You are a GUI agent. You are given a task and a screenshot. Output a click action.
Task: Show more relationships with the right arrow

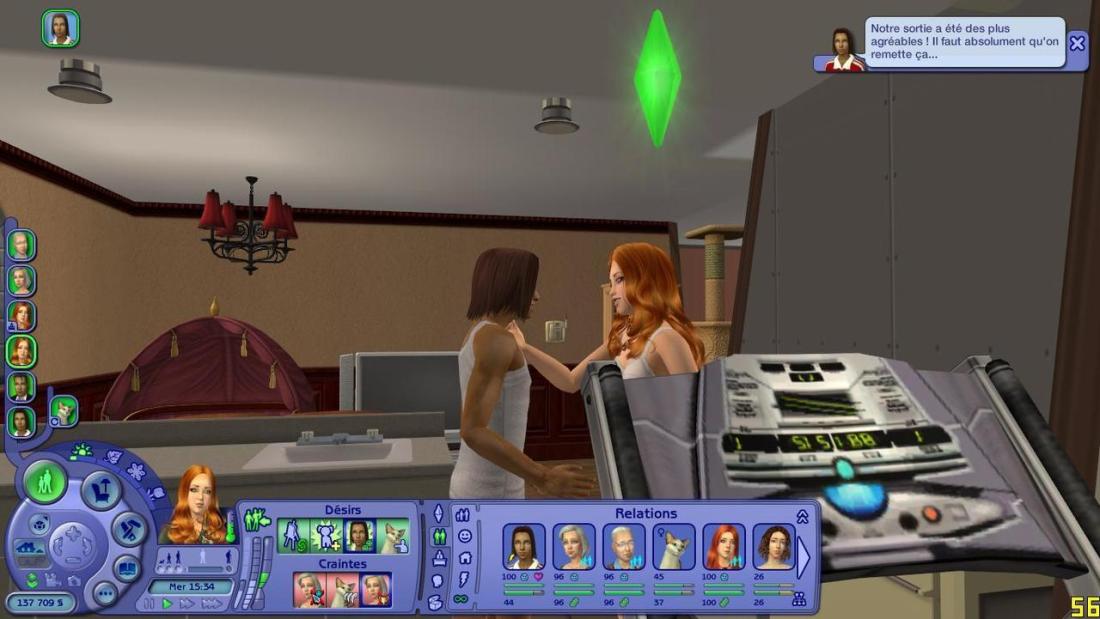pyautogui.click(x=802, y=559)
